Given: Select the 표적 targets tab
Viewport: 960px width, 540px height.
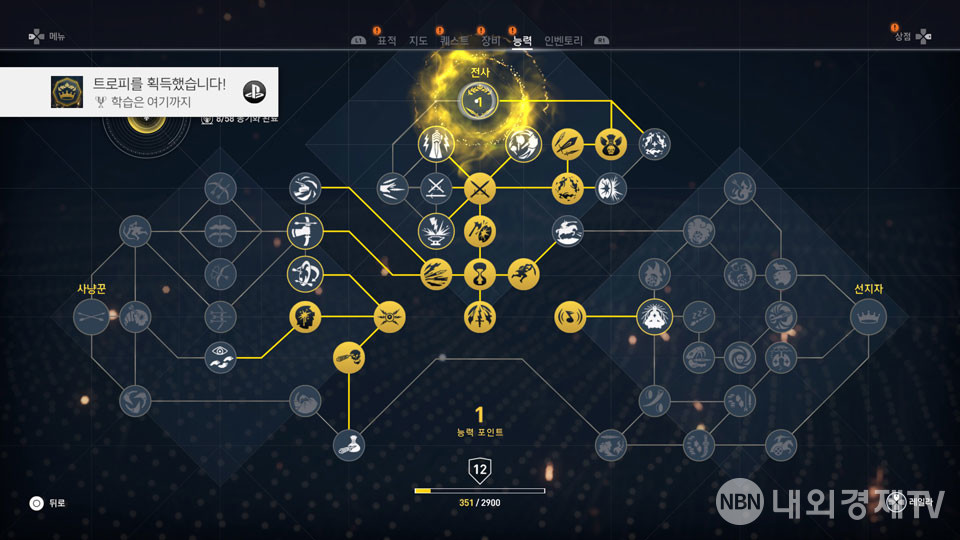Looking at the screenshot, I should tap(386, 41).
